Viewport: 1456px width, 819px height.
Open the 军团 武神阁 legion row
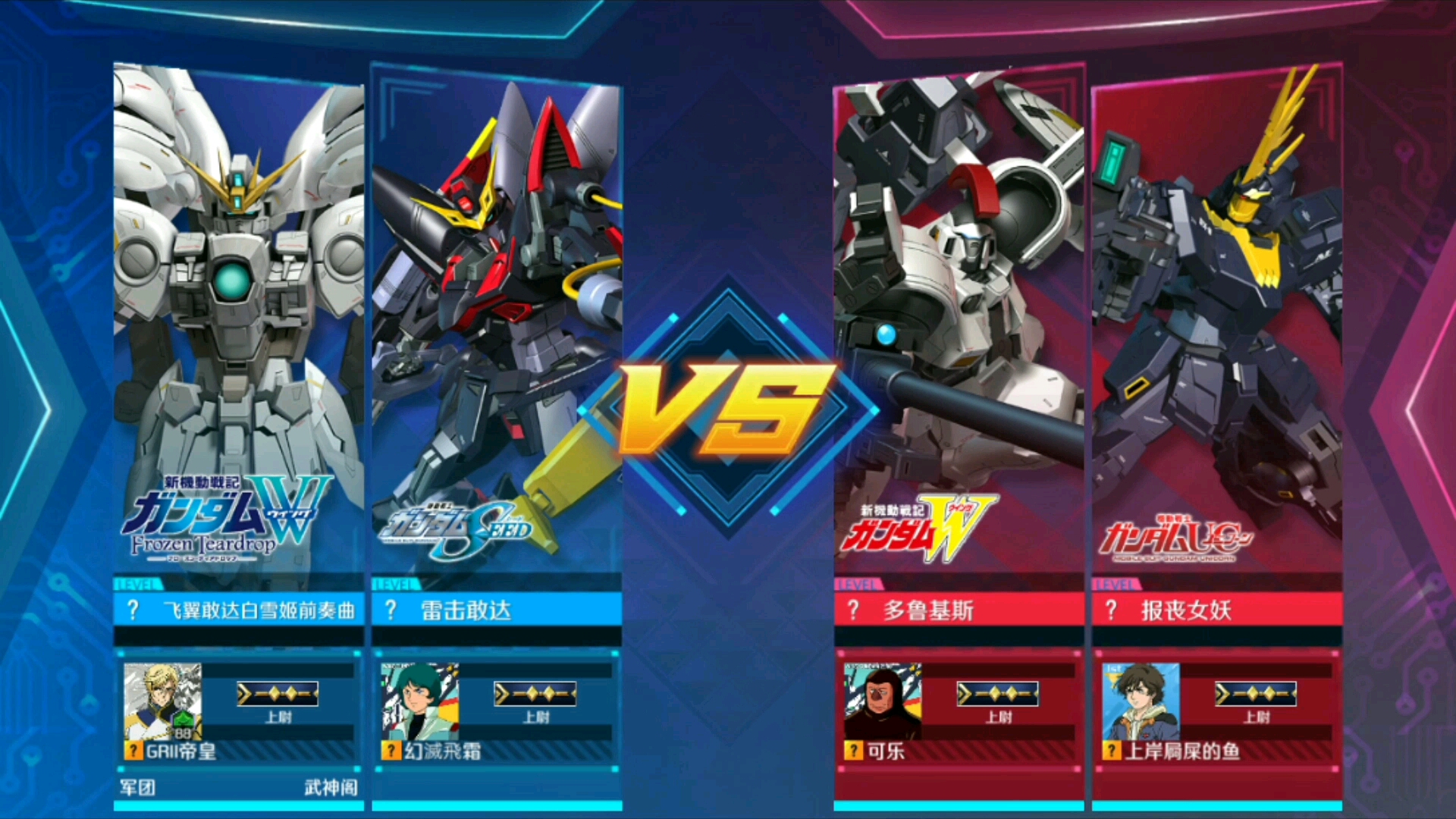point(238,787)
